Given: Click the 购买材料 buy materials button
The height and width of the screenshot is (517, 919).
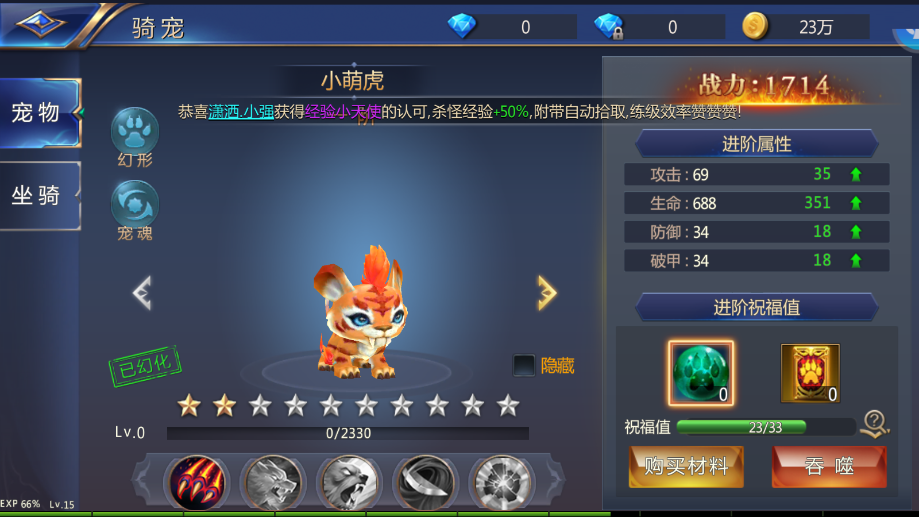Looking at the screenshot, I should (x=686, y=466).
